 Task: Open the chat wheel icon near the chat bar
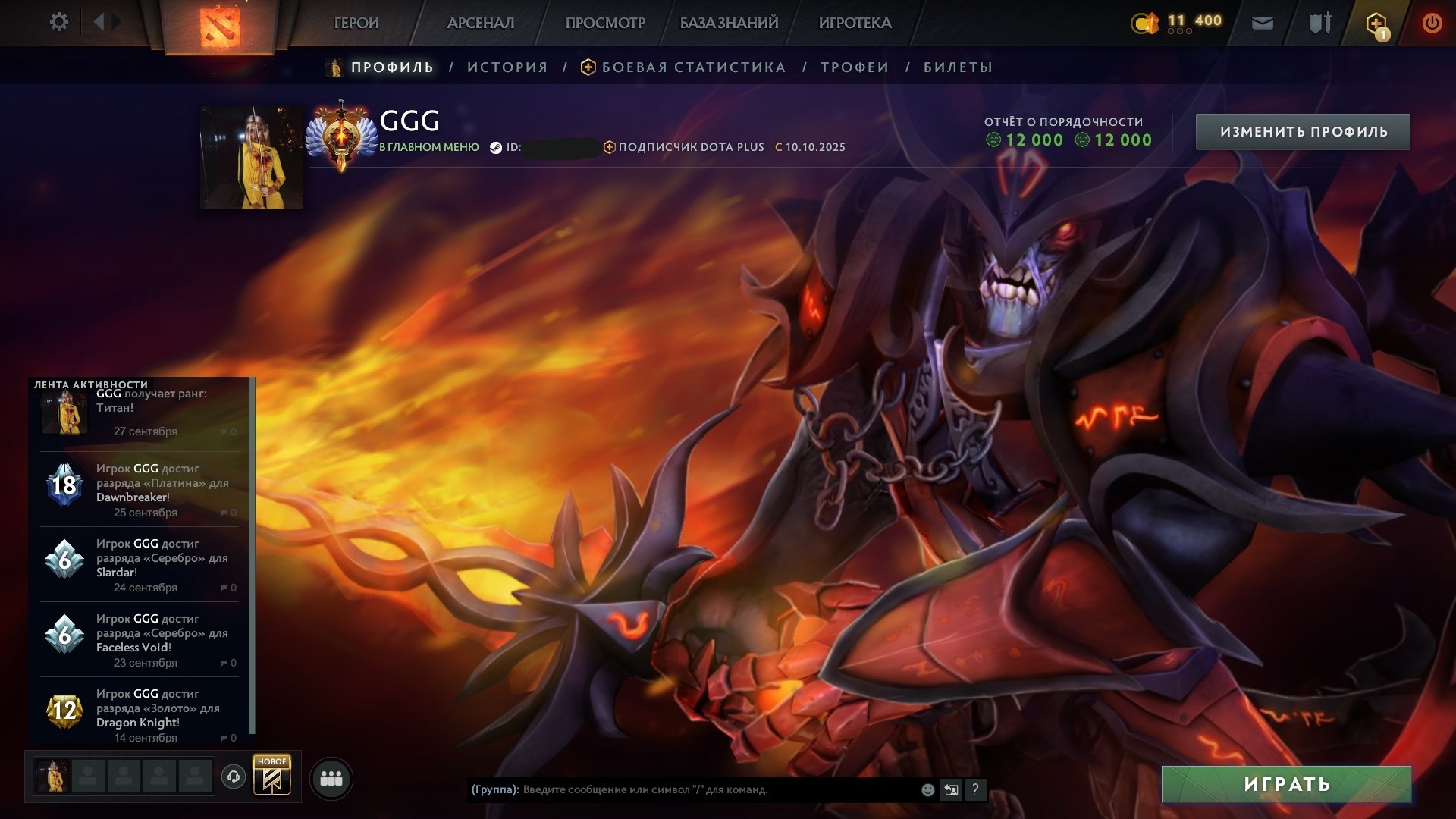(950, 789)
